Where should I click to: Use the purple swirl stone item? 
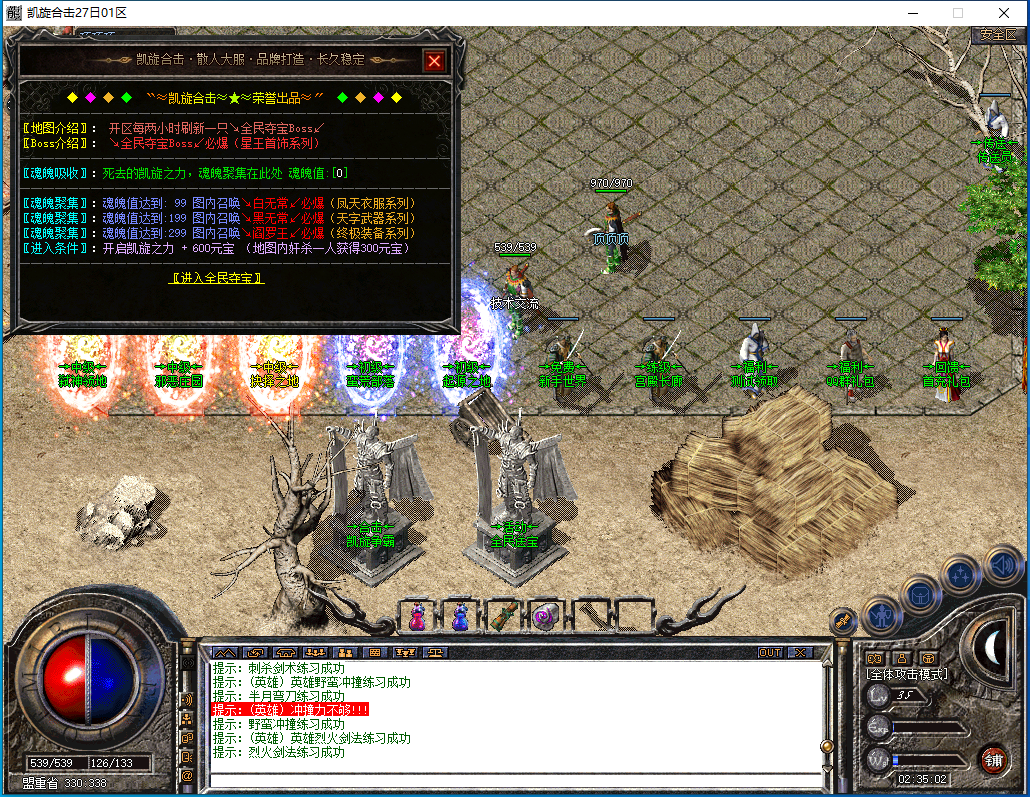coord(546,617)
